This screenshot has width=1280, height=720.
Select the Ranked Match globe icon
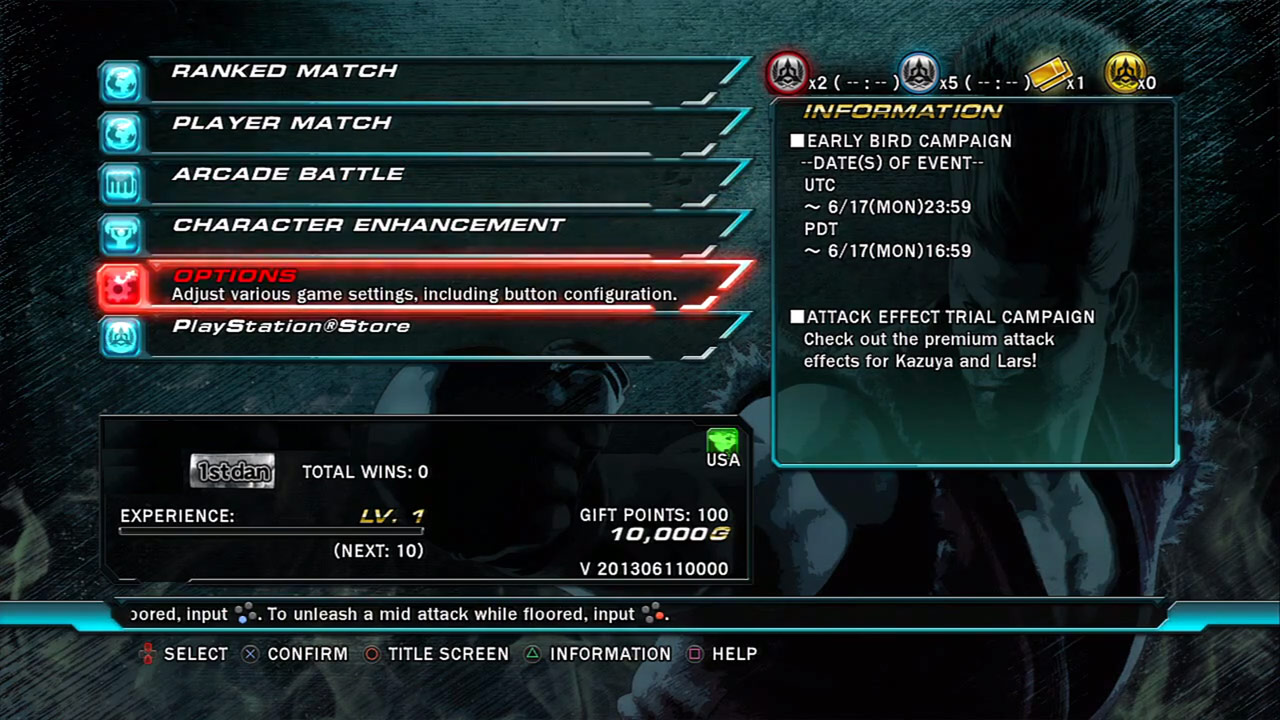(x=120, y=80)
